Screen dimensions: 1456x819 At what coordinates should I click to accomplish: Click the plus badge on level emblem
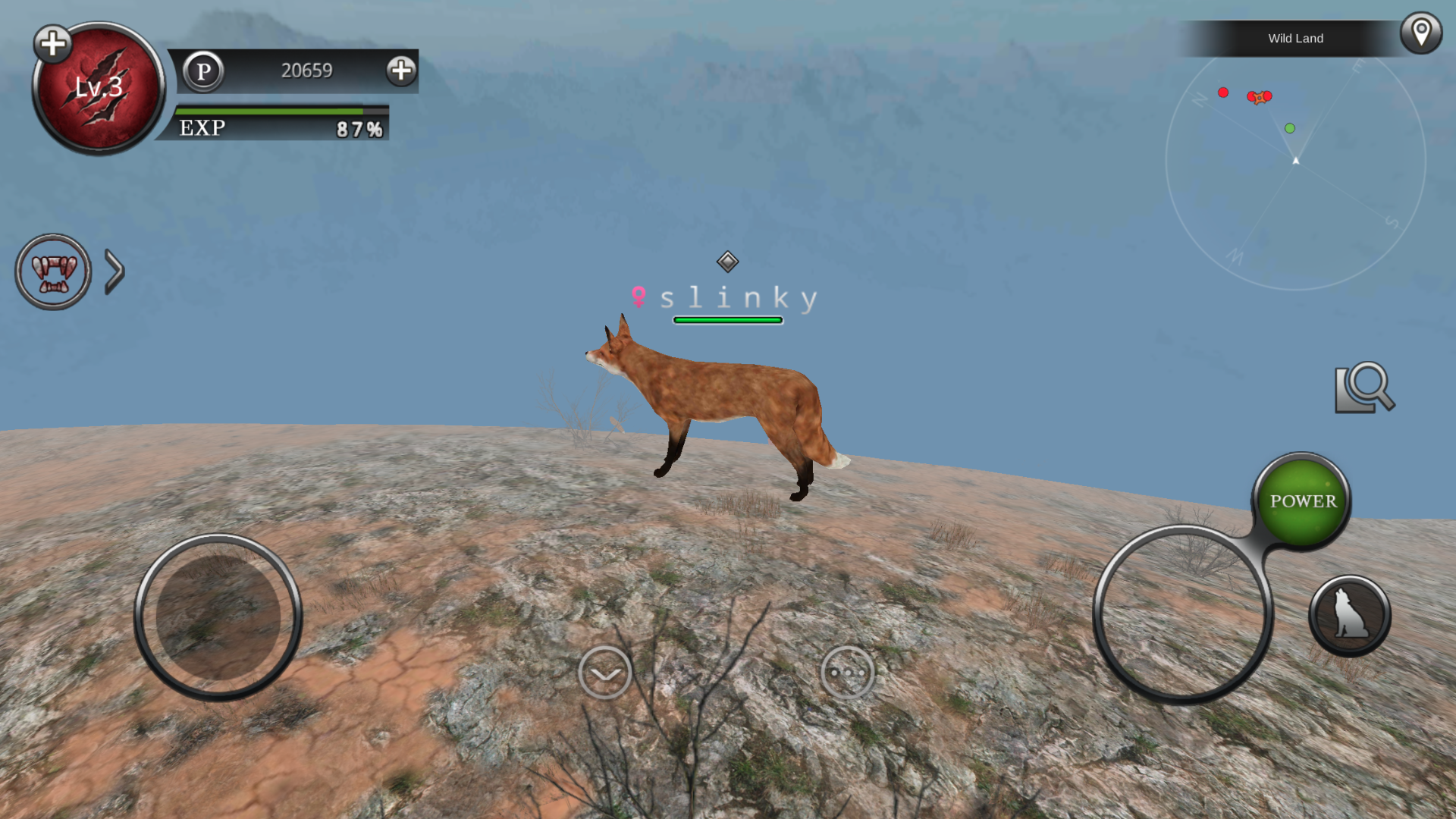(x=53, y=44)
